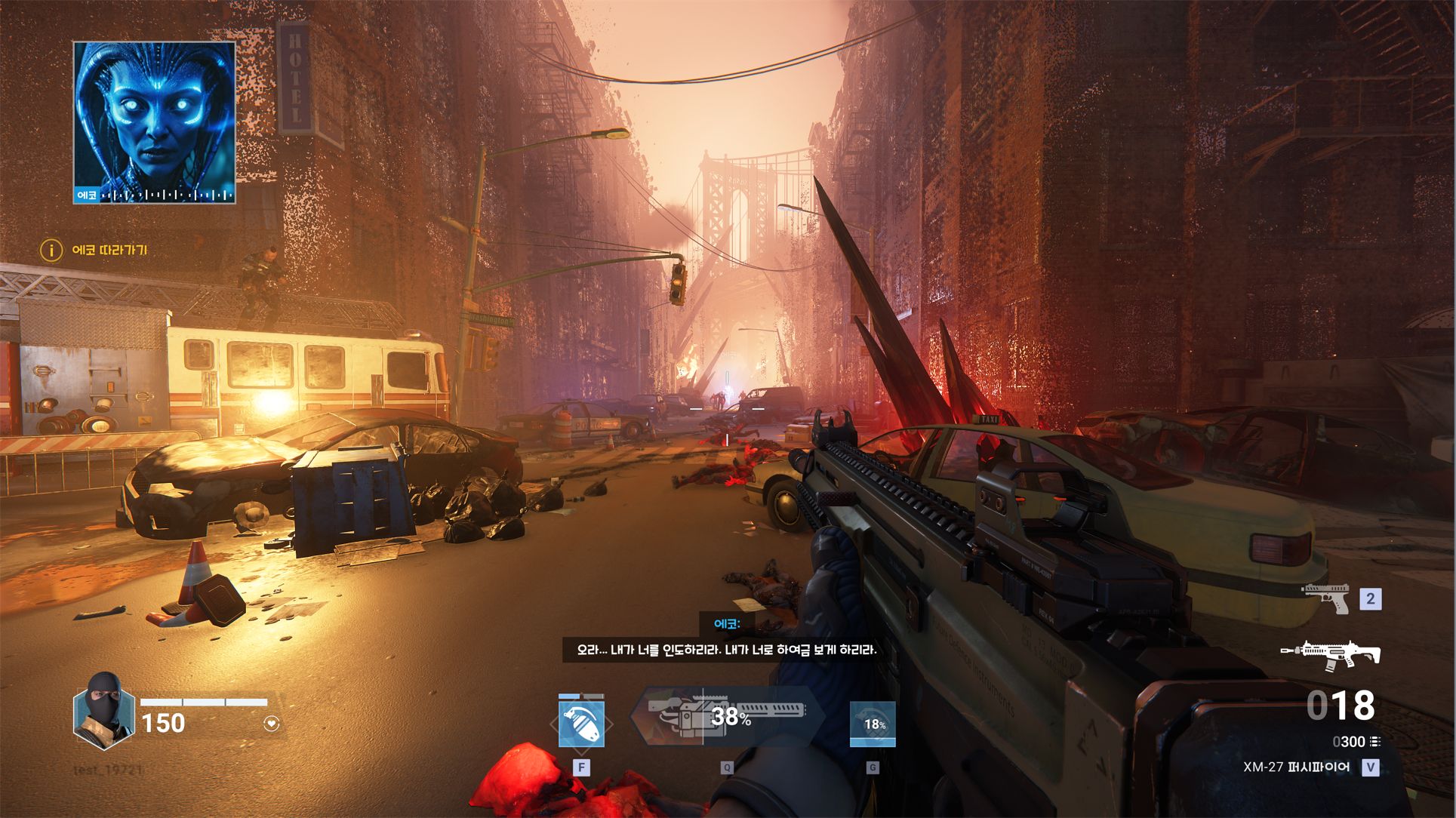
Task: Activate the grenade ability icon
Action: point(581,724)
